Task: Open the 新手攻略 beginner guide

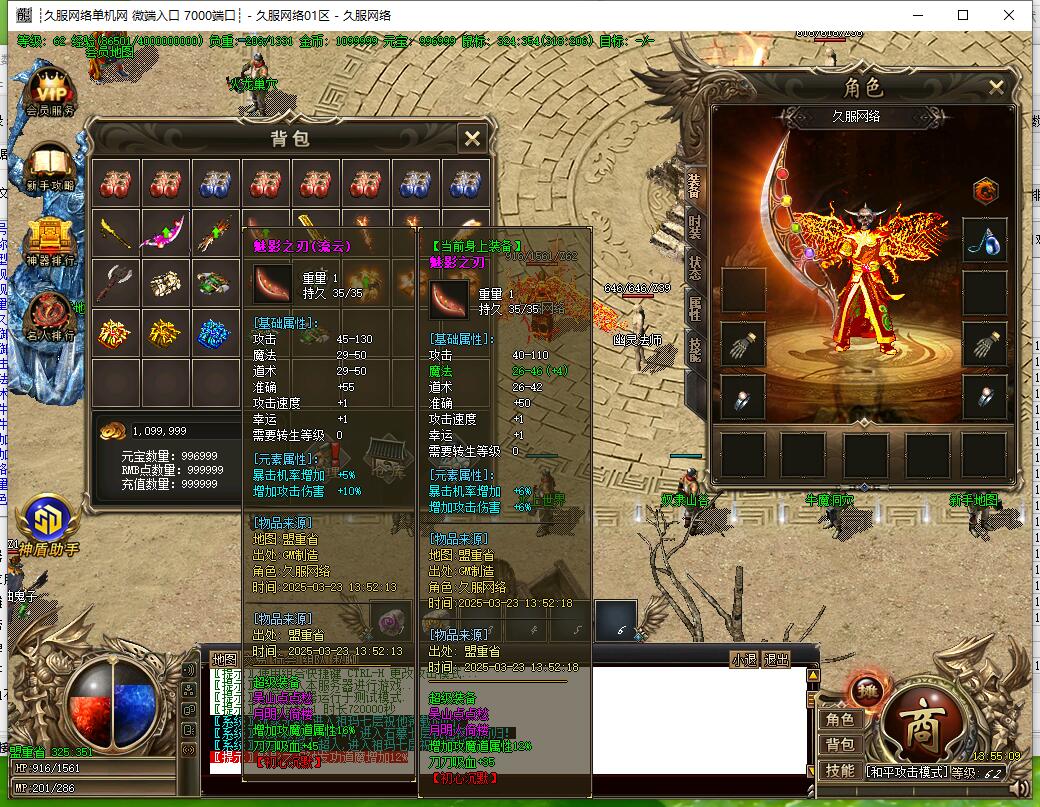Action: coord(50,166)
